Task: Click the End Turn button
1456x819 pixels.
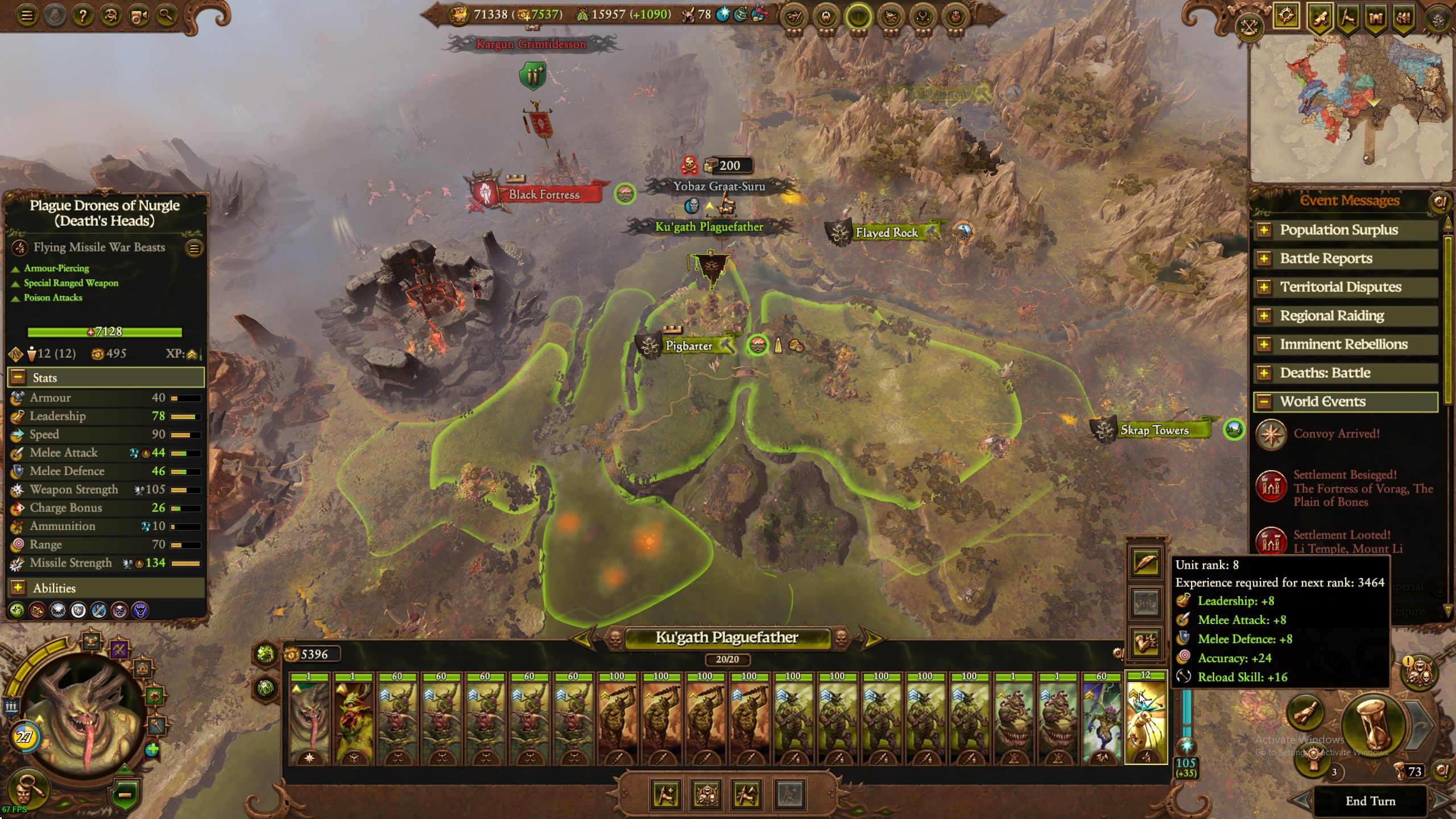Action: point(1372,801)
